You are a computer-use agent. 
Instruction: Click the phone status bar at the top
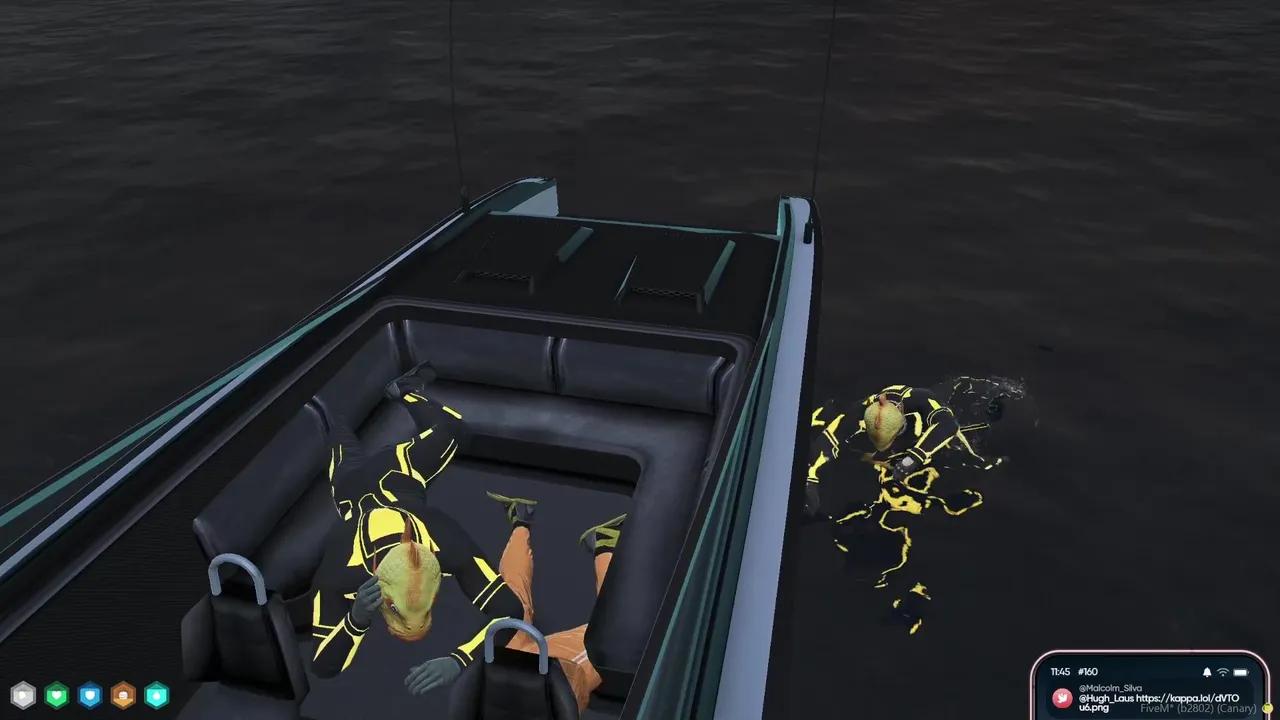1150,671
